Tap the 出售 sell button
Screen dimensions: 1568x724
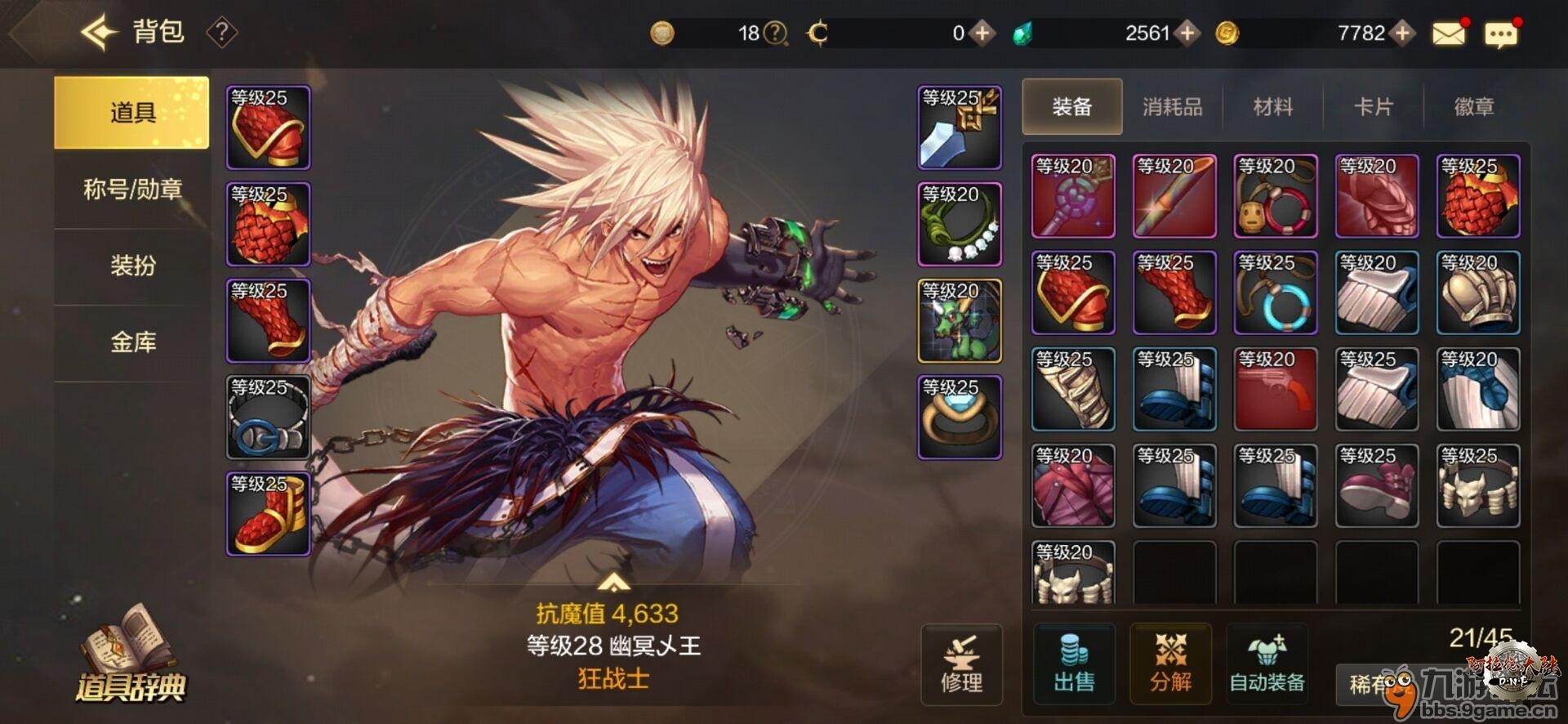[1074, 664]
